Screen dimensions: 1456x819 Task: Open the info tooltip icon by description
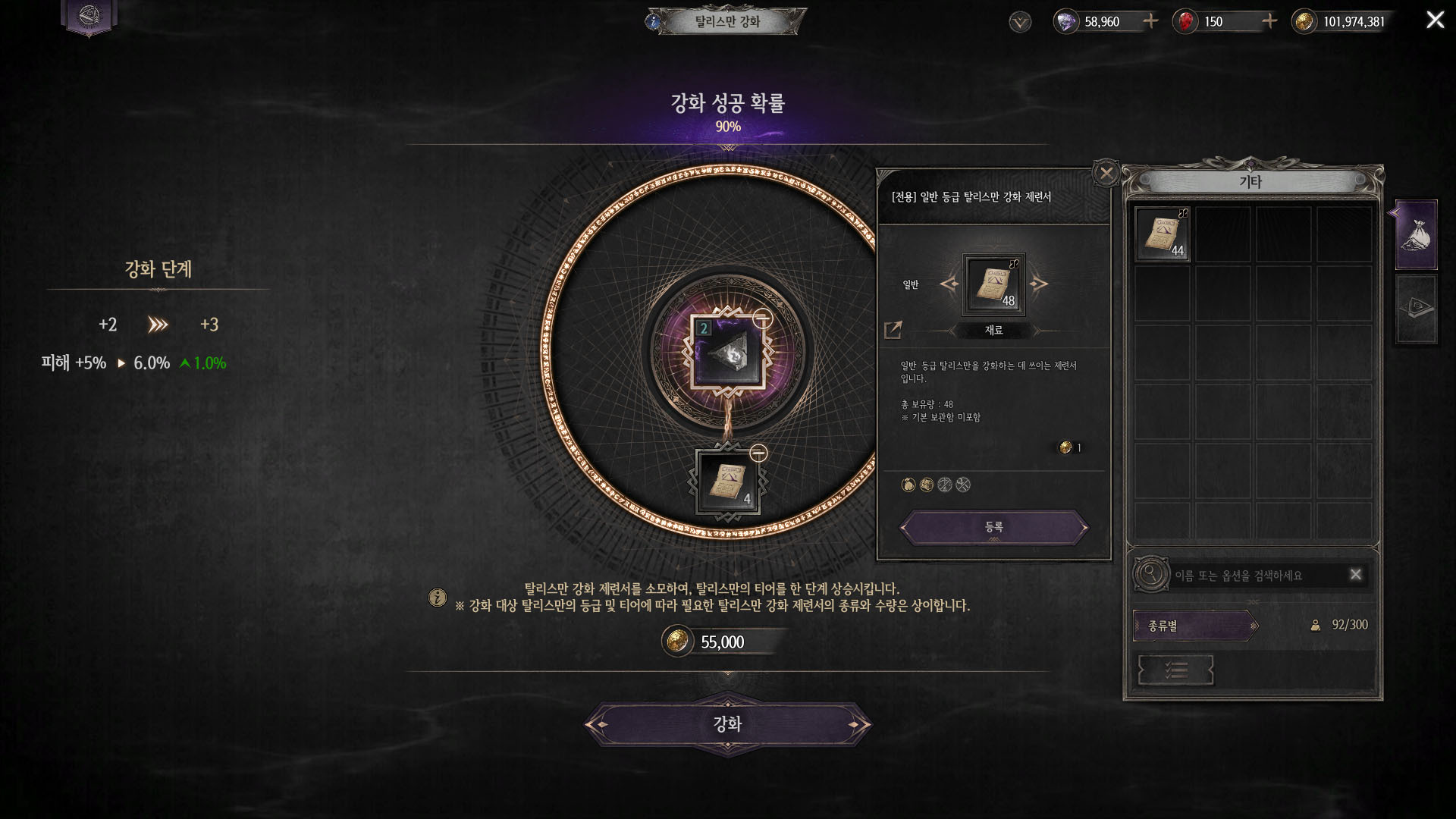pos(438,598)
